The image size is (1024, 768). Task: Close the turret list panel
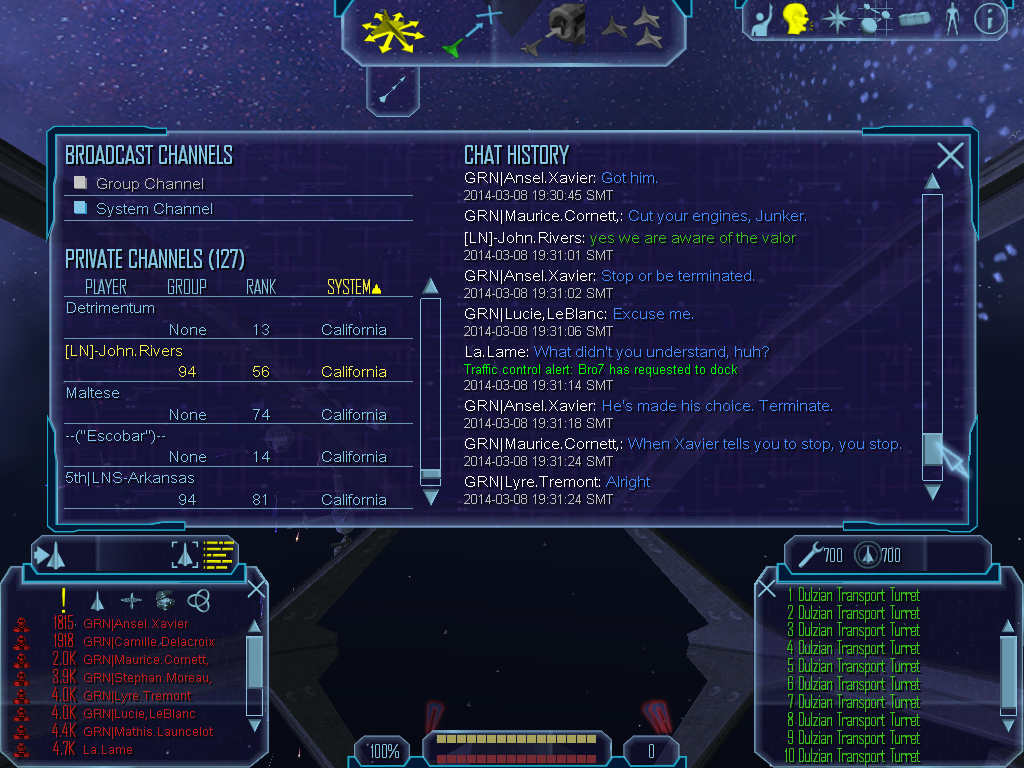(767, 588)
